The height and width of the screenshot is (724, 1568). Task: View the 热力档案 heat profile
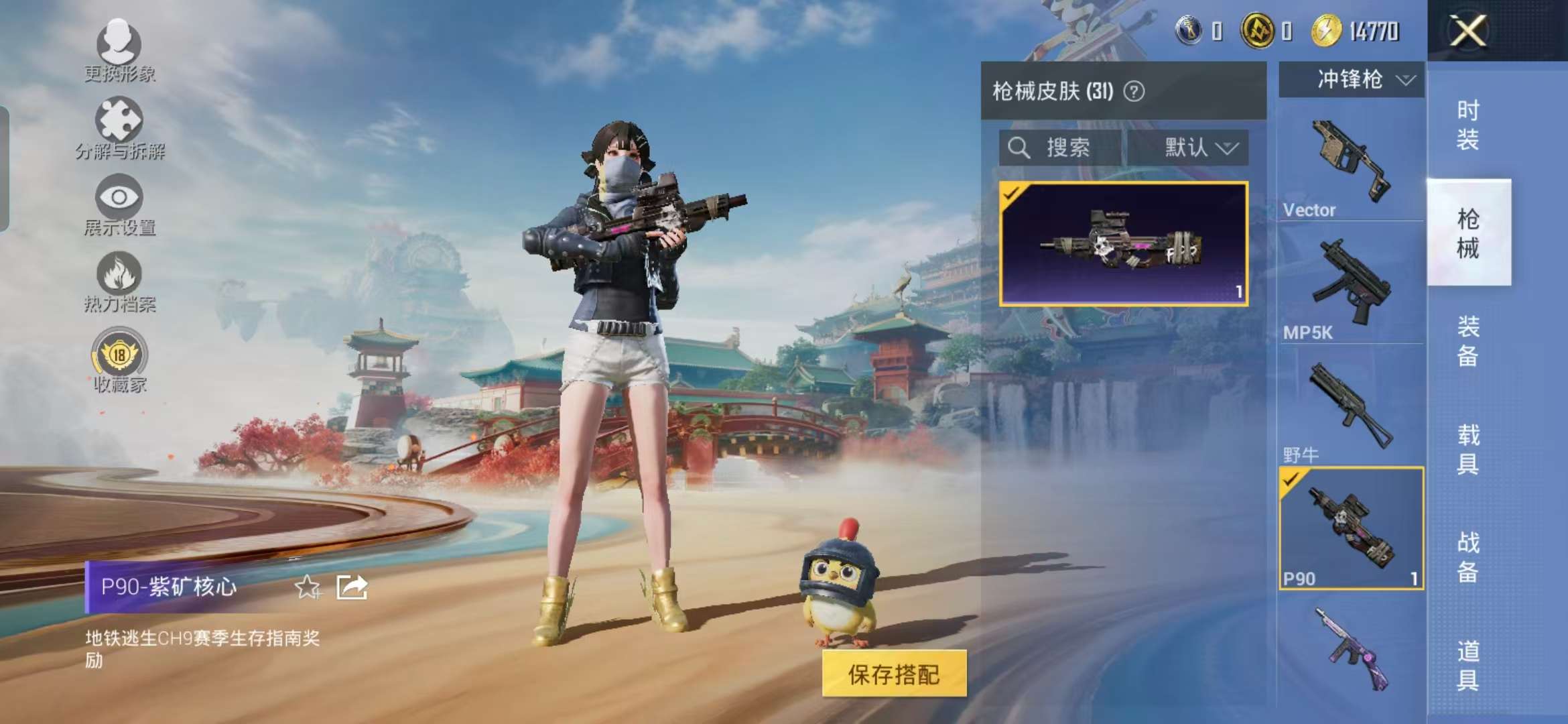[119, 278]
